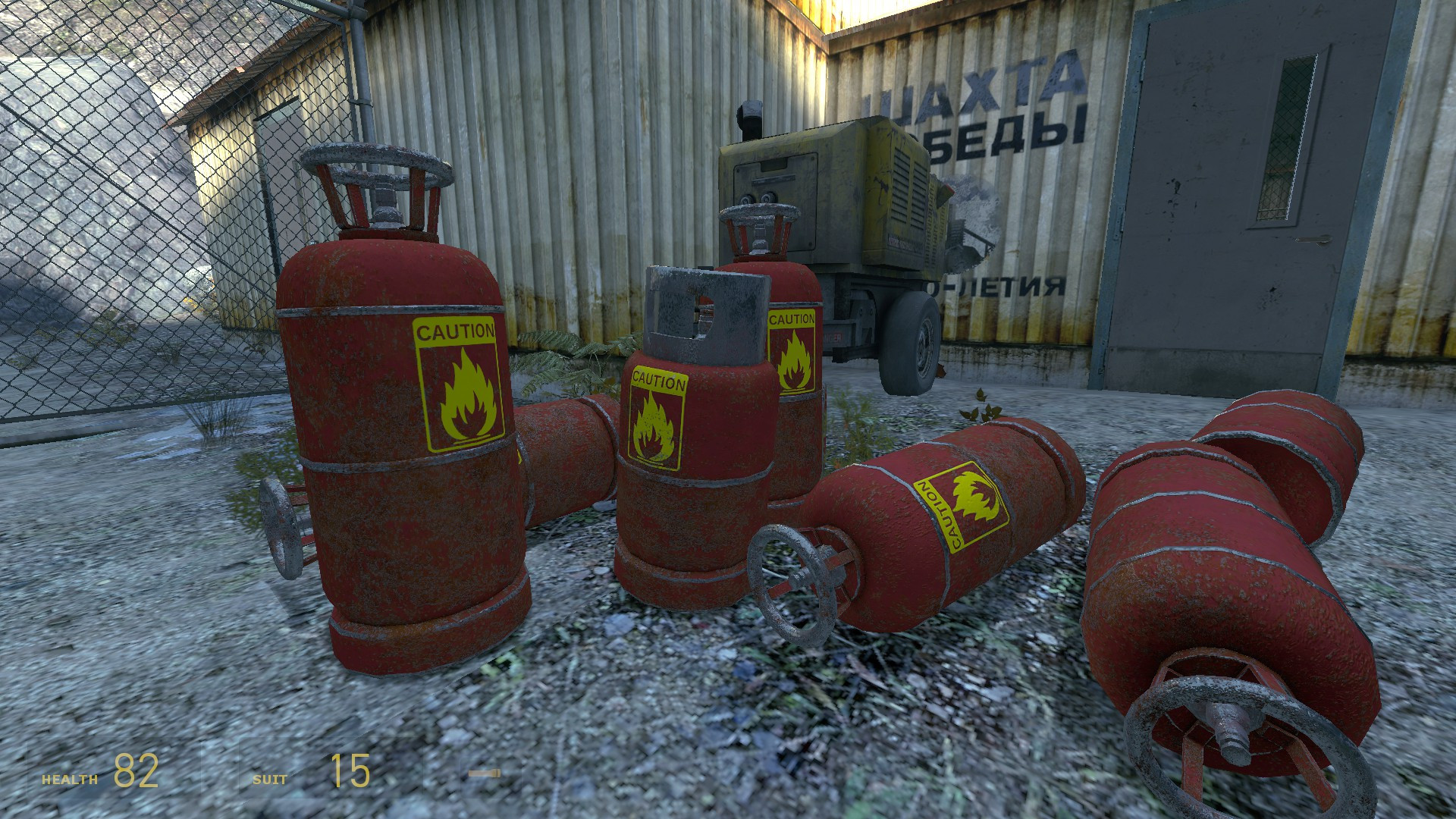
Task: Click the HEALTH label in the HUD
Action: pos(70,777)
